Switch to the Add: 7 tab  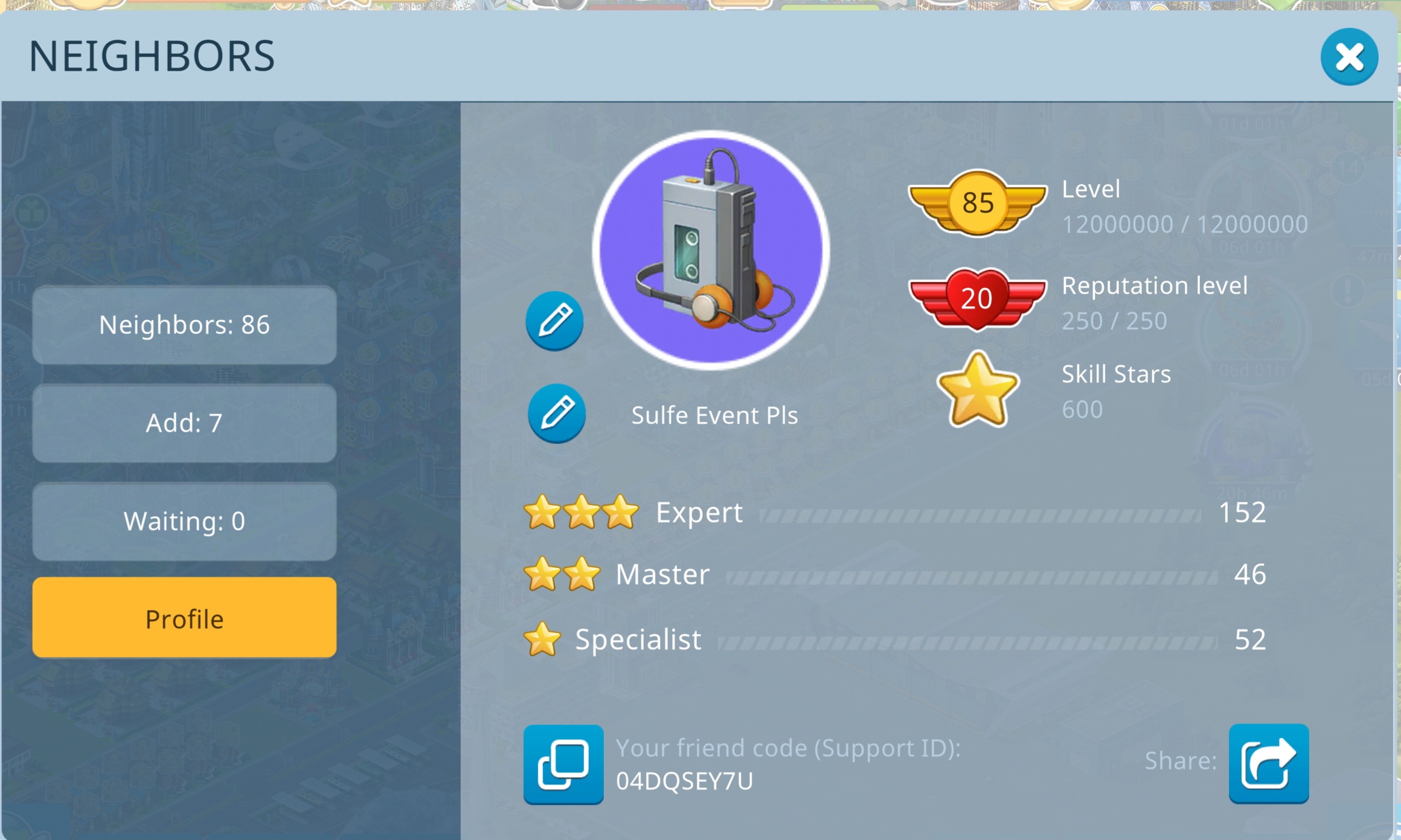(x=184, y=423)
